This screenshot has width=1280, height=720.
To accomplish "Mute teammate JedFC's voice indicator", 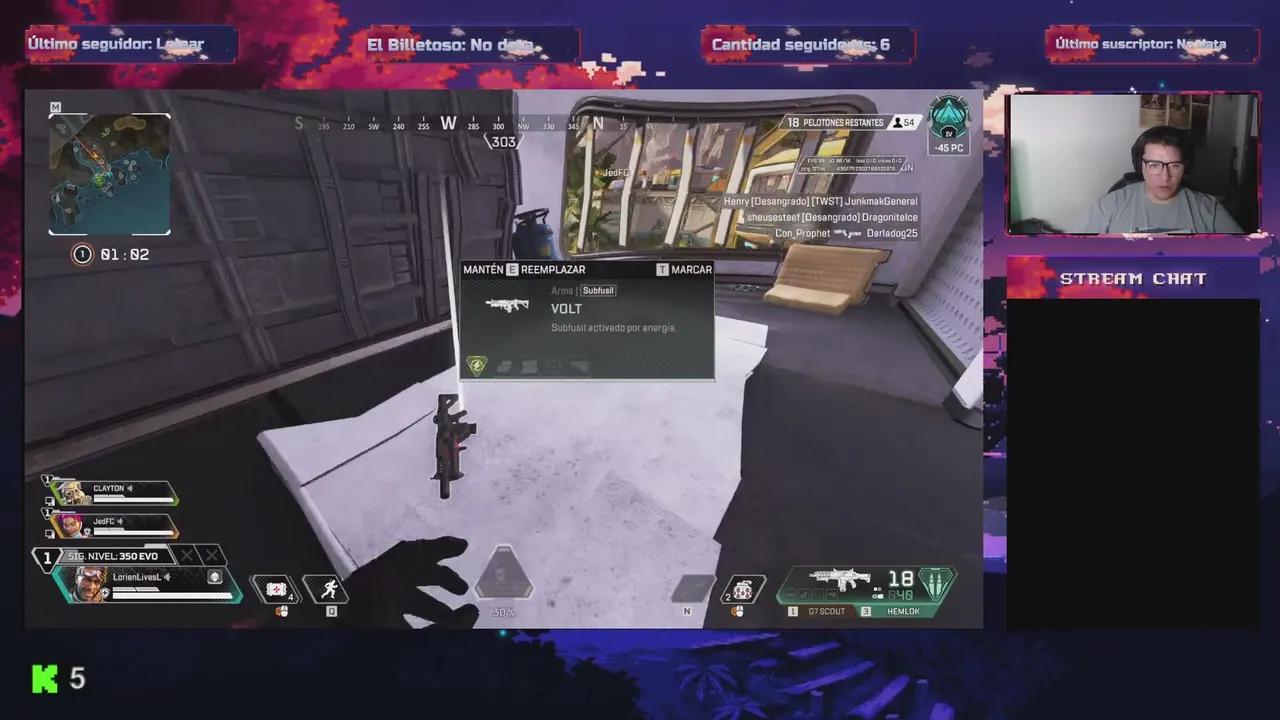I will [x=122, y=522].
